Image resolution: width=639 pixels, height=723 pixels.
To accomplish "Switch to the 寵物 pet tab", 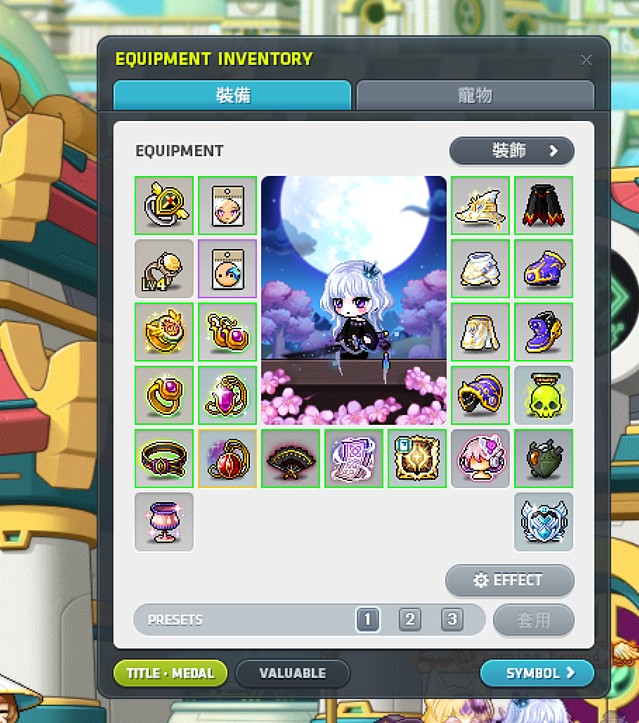I will pyautogui.click(x=475, y=96).
